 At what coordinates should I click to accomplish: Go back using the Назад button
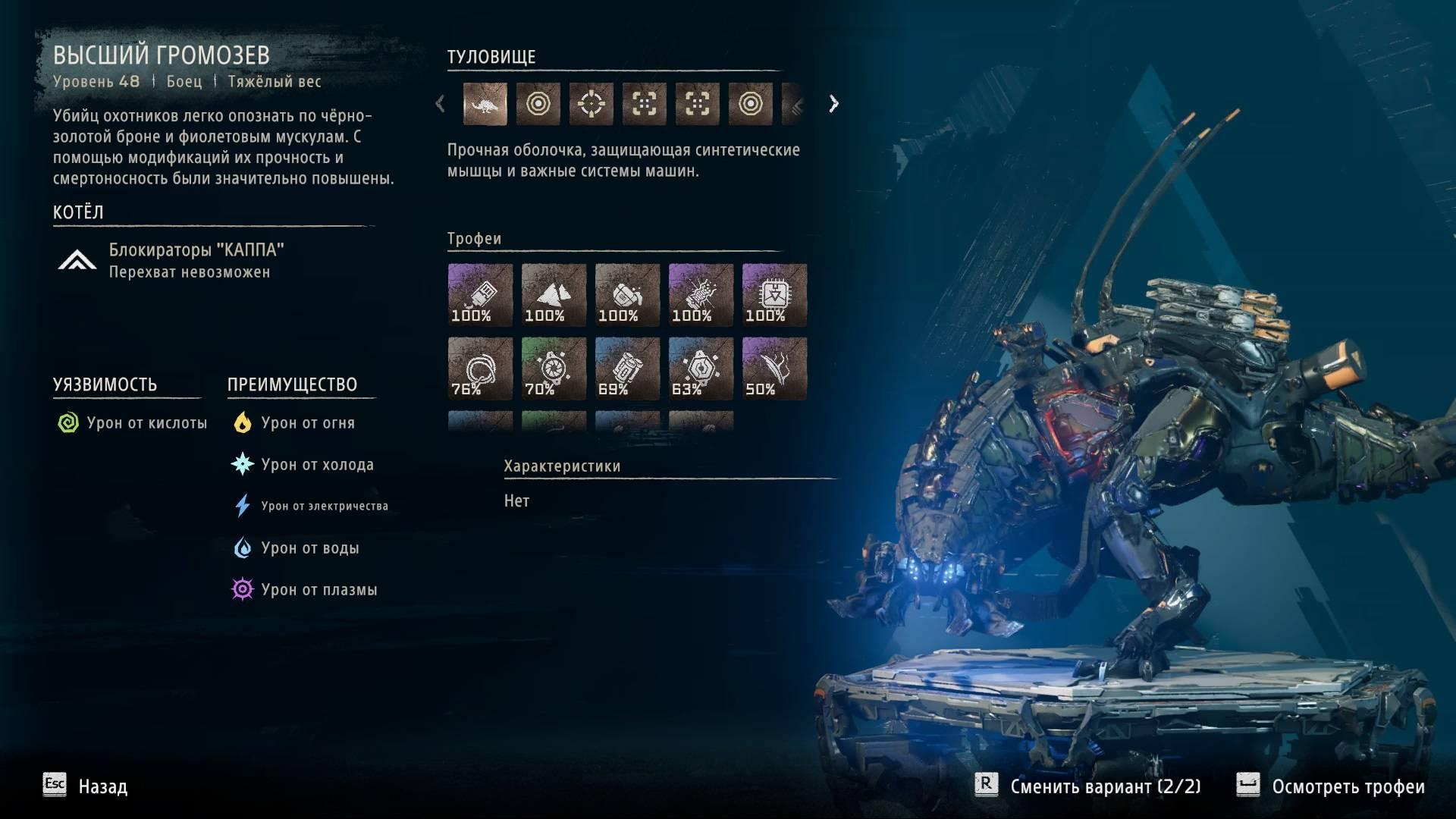(x=86, y=786)
